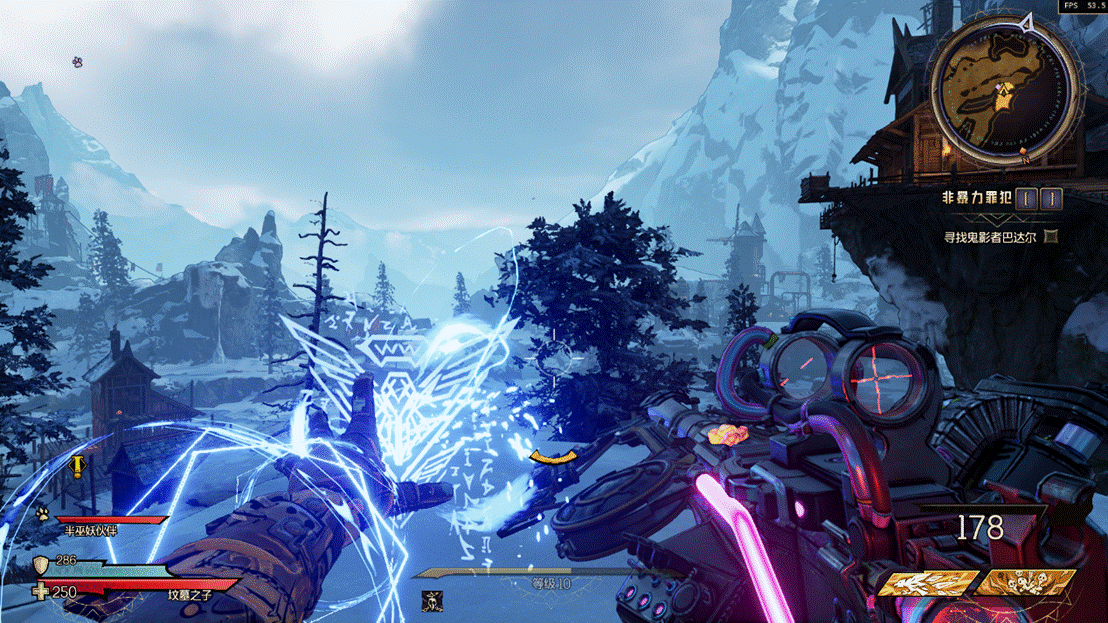
Task: Click the shield icon beside 286
Action: click(x=42, y=565)
